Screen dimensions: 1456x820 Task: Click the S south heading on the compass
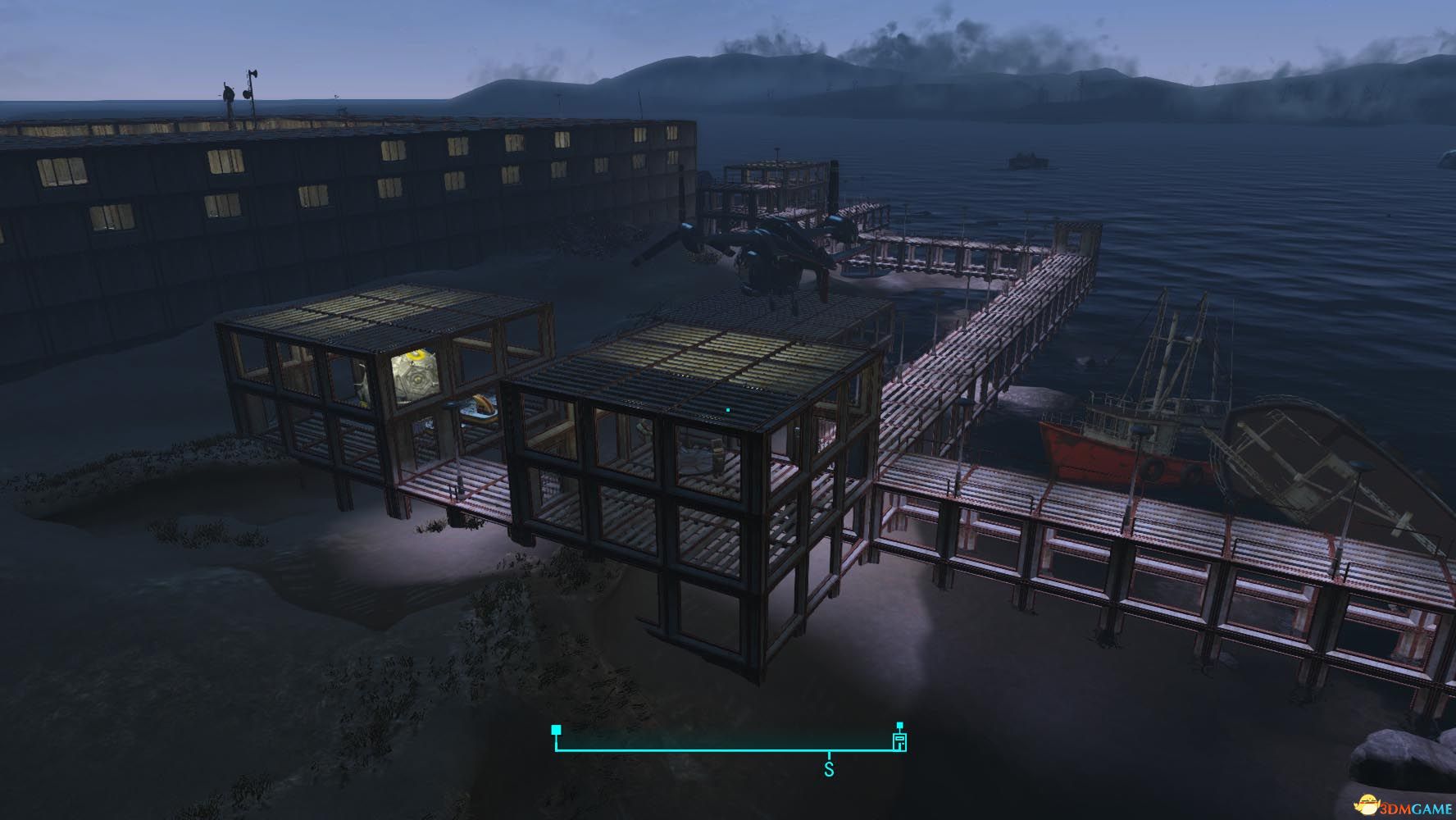pyautogui.click(x=829, y=770)
